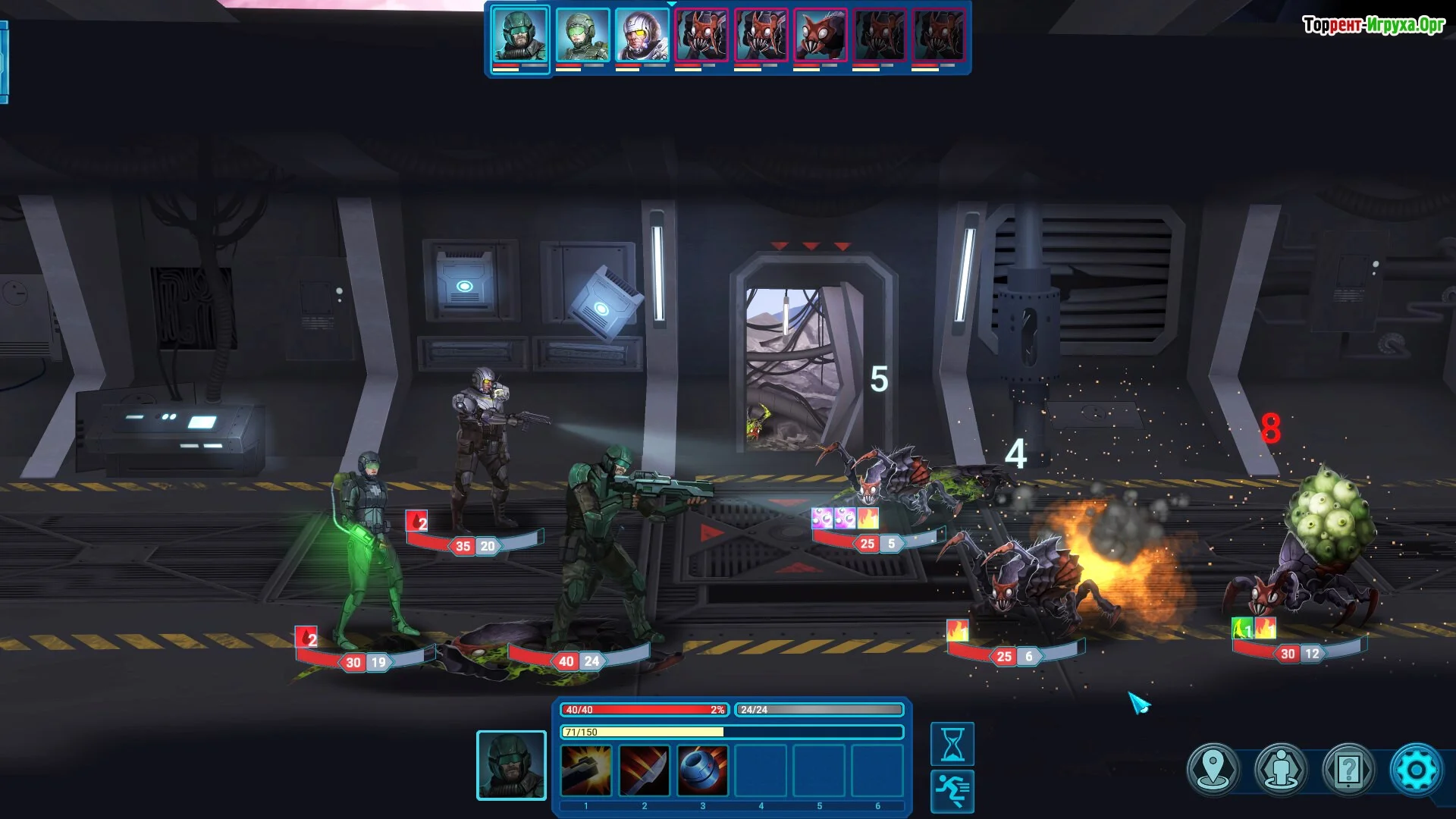The width and height of the screenshot is (1456, 819).
Task: Activate the rifle shot ability
Action: pos(585,770)
